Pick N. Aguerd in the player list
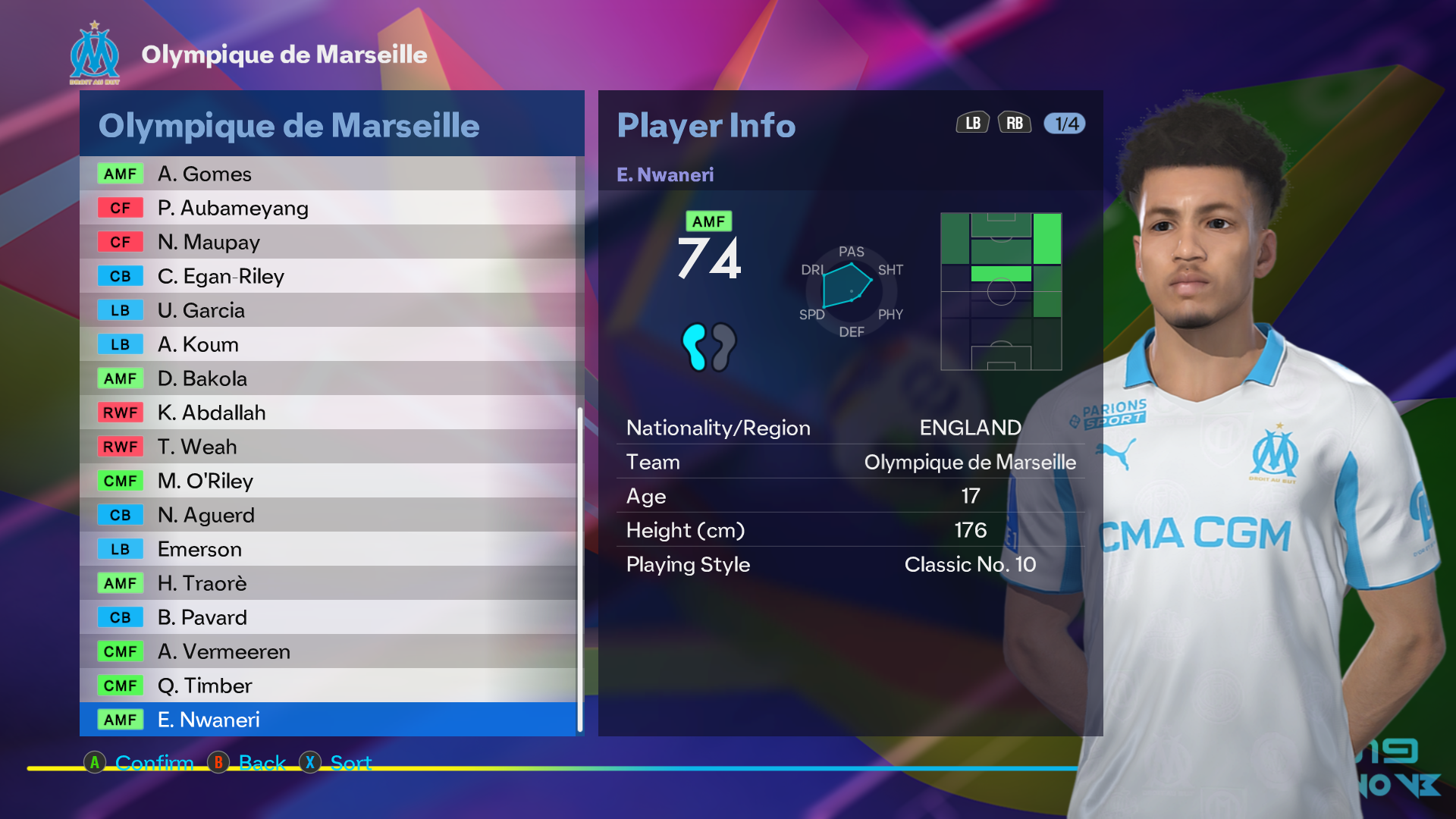Image resolution: width=1456 pixels, height=819 pixels. (328, 515)
